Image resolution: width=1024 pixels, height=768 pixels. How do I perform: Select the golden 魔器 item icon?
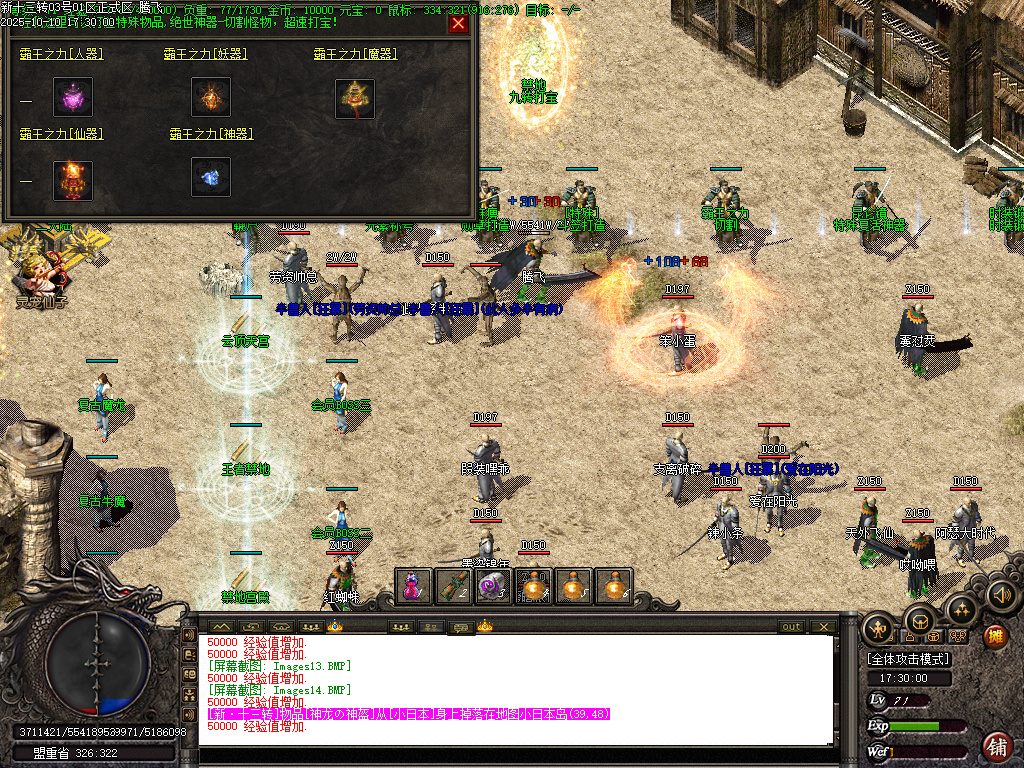(x=355, y=98)
